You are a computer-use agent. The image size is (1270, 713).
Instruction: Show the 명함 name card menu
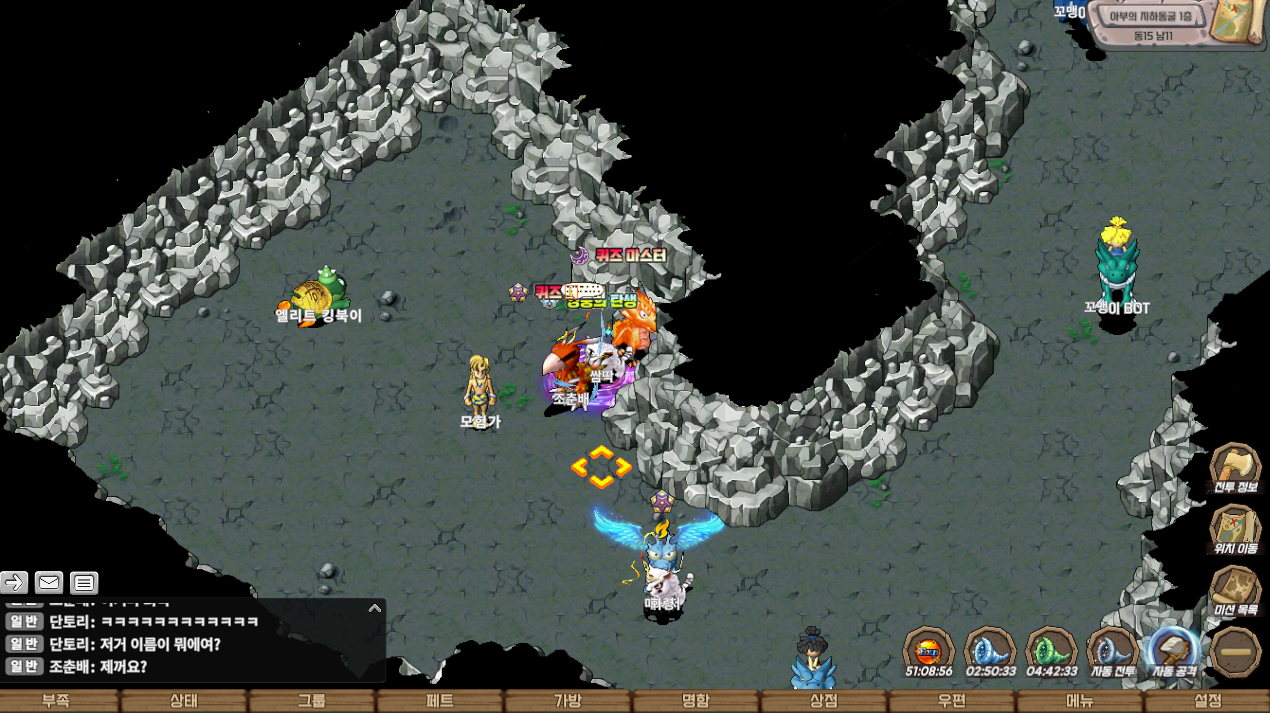tap(696, 701)
